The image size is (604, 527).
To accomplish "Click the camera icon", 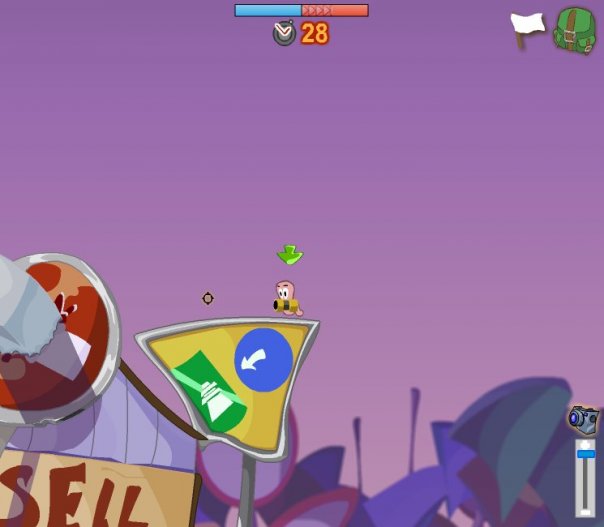I will click(583, 418).
